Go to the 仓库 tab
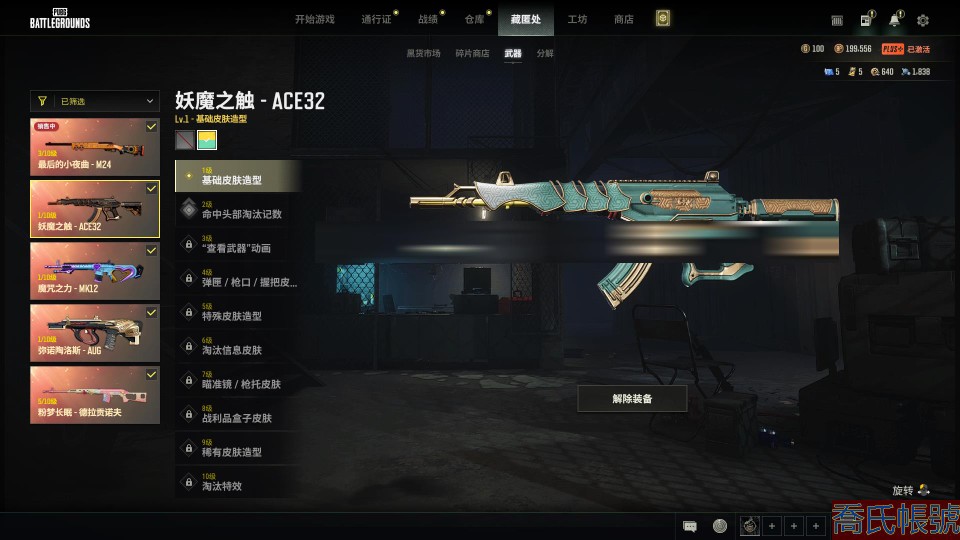The width and height of the screenshot is (960, 540). click(474, 19)
